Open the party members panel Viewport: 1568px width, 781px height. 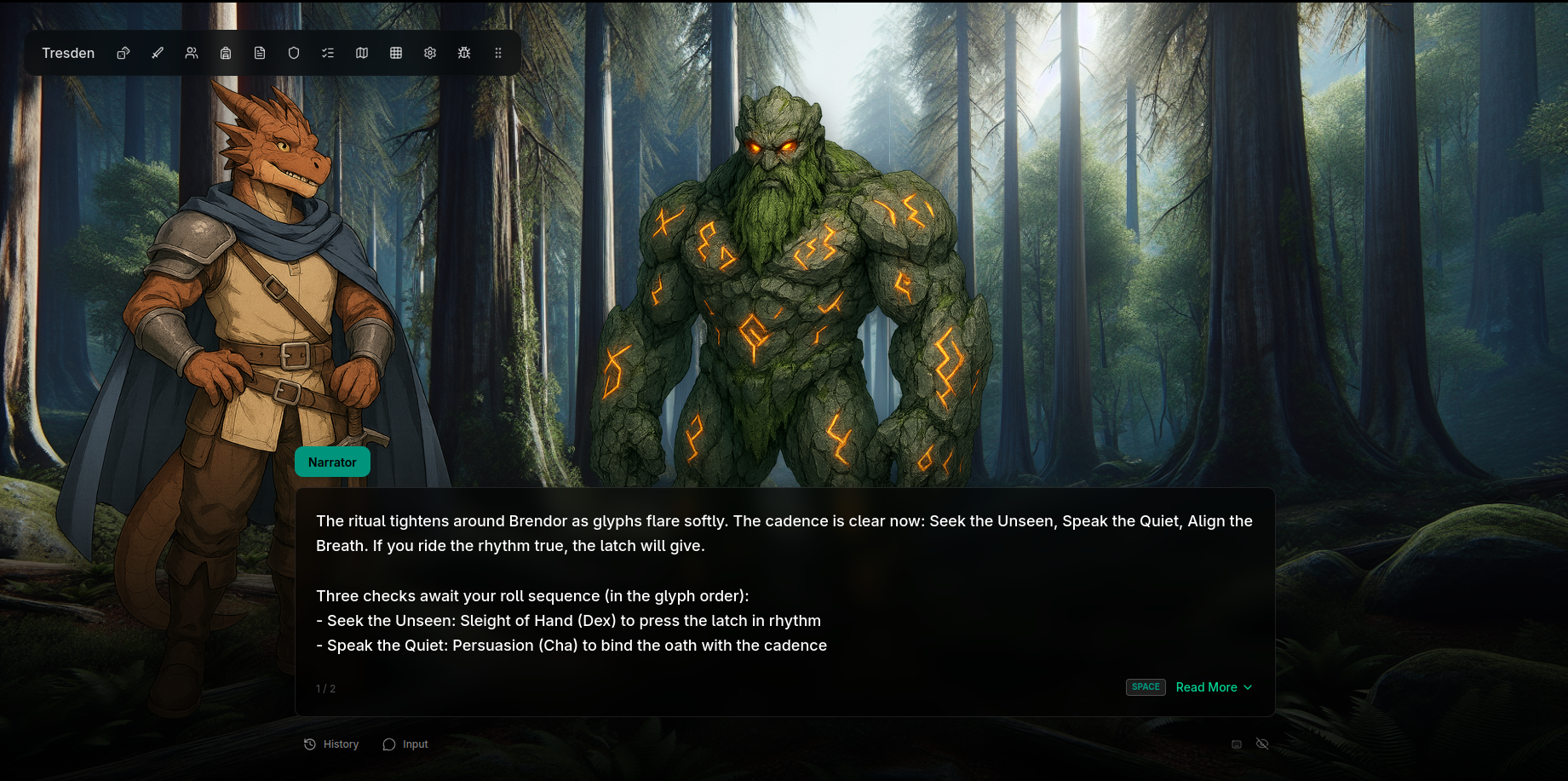coord(192,53)
